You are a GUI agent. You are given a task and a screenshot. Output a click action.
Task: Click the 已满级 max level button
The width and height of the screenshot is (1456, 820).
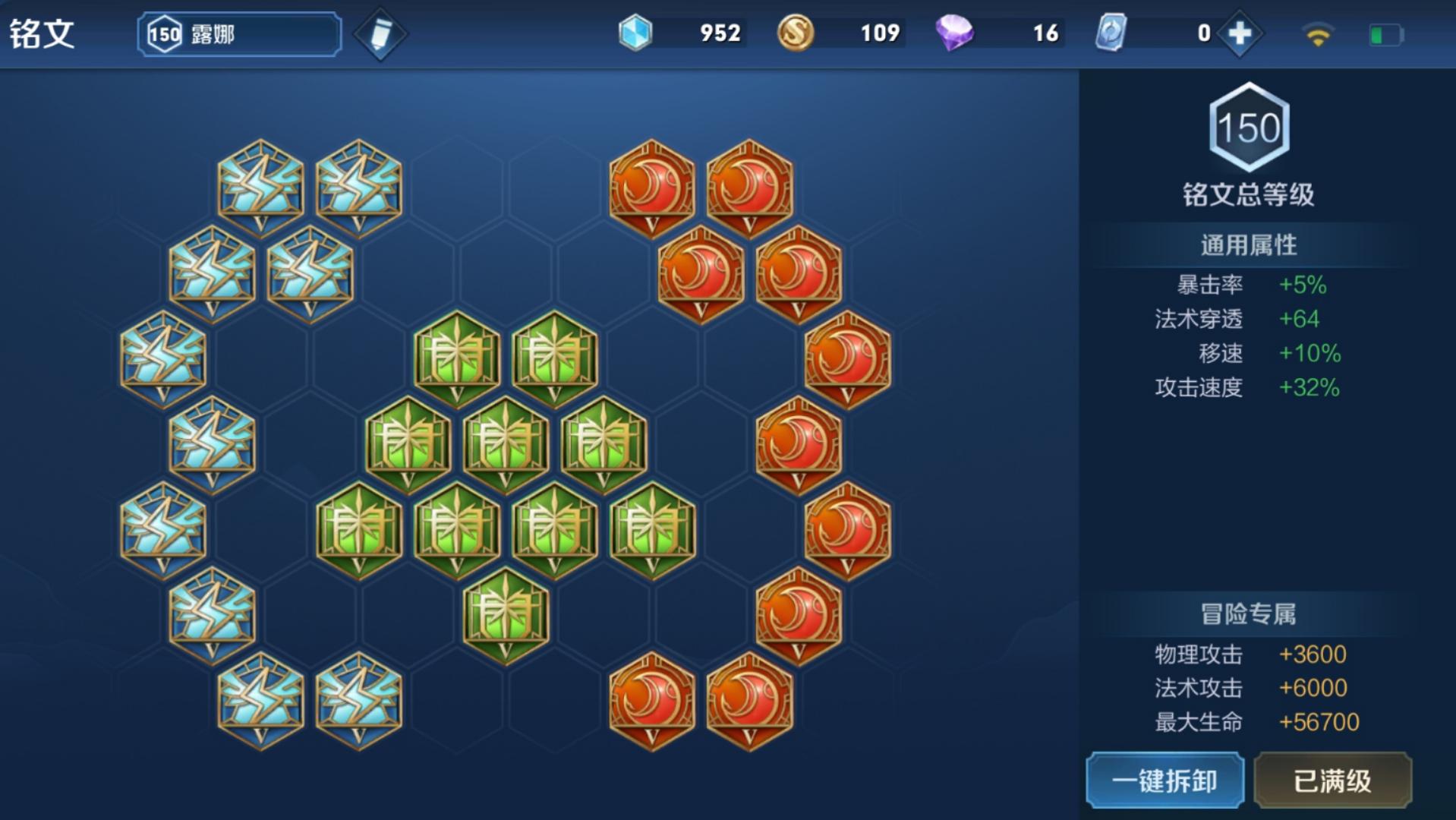pyautogui.click(x=1332, y=781)
